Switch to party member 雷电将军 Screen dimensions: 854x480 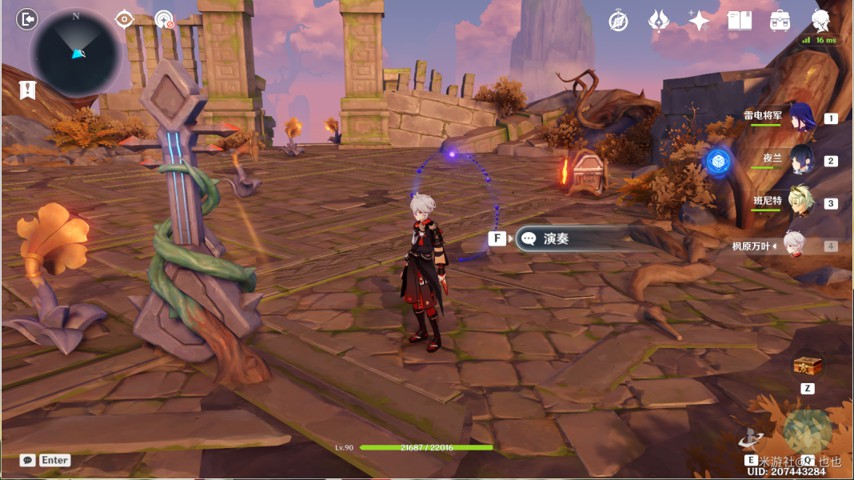(x=801, y=117)
